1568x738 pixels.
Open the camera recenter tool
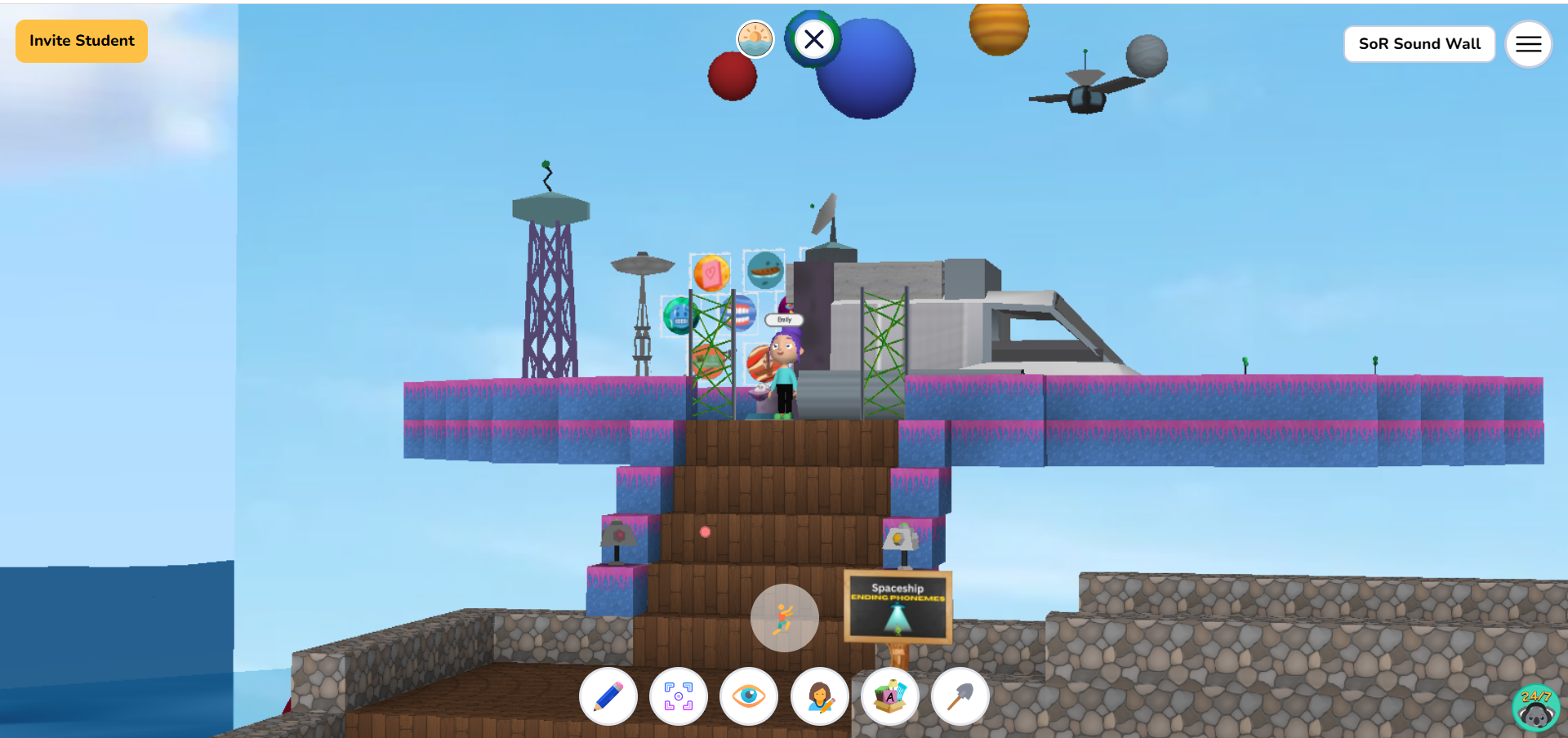[x=679, y=696]
